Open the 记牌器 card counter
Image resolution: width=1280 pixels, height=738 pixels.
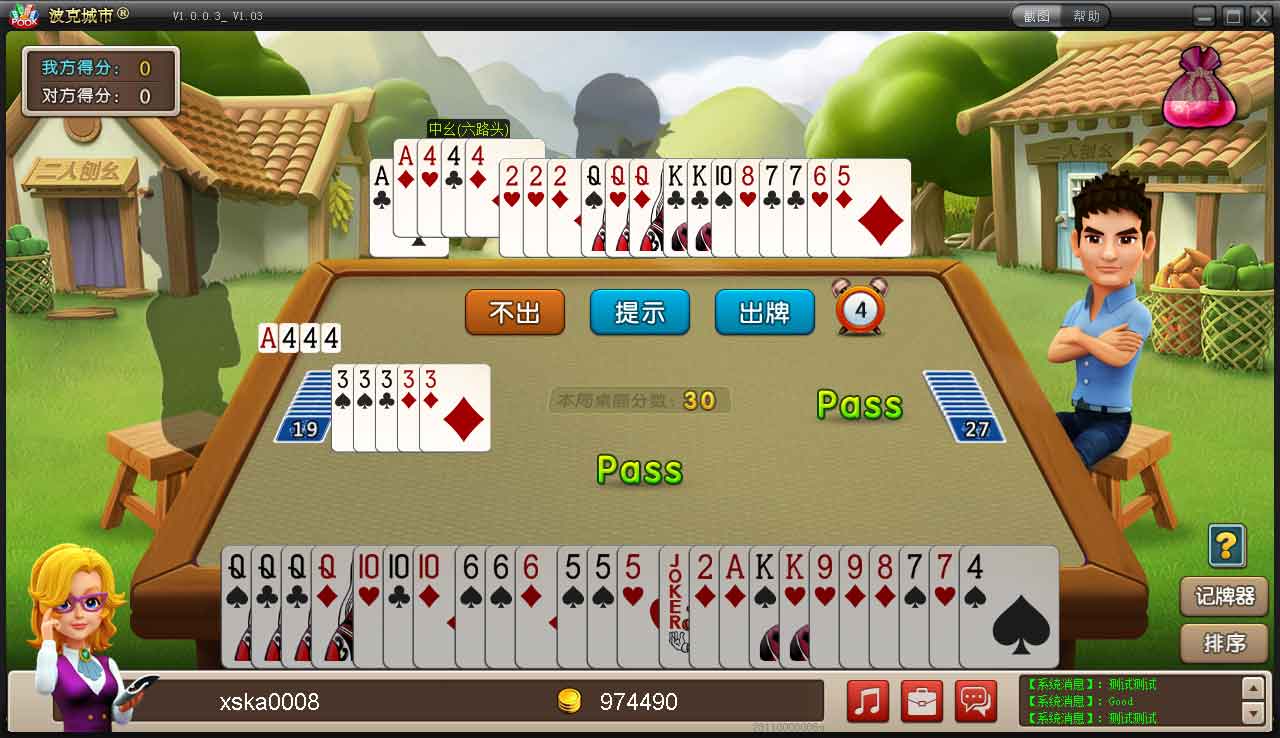[x=1224, y=596]
